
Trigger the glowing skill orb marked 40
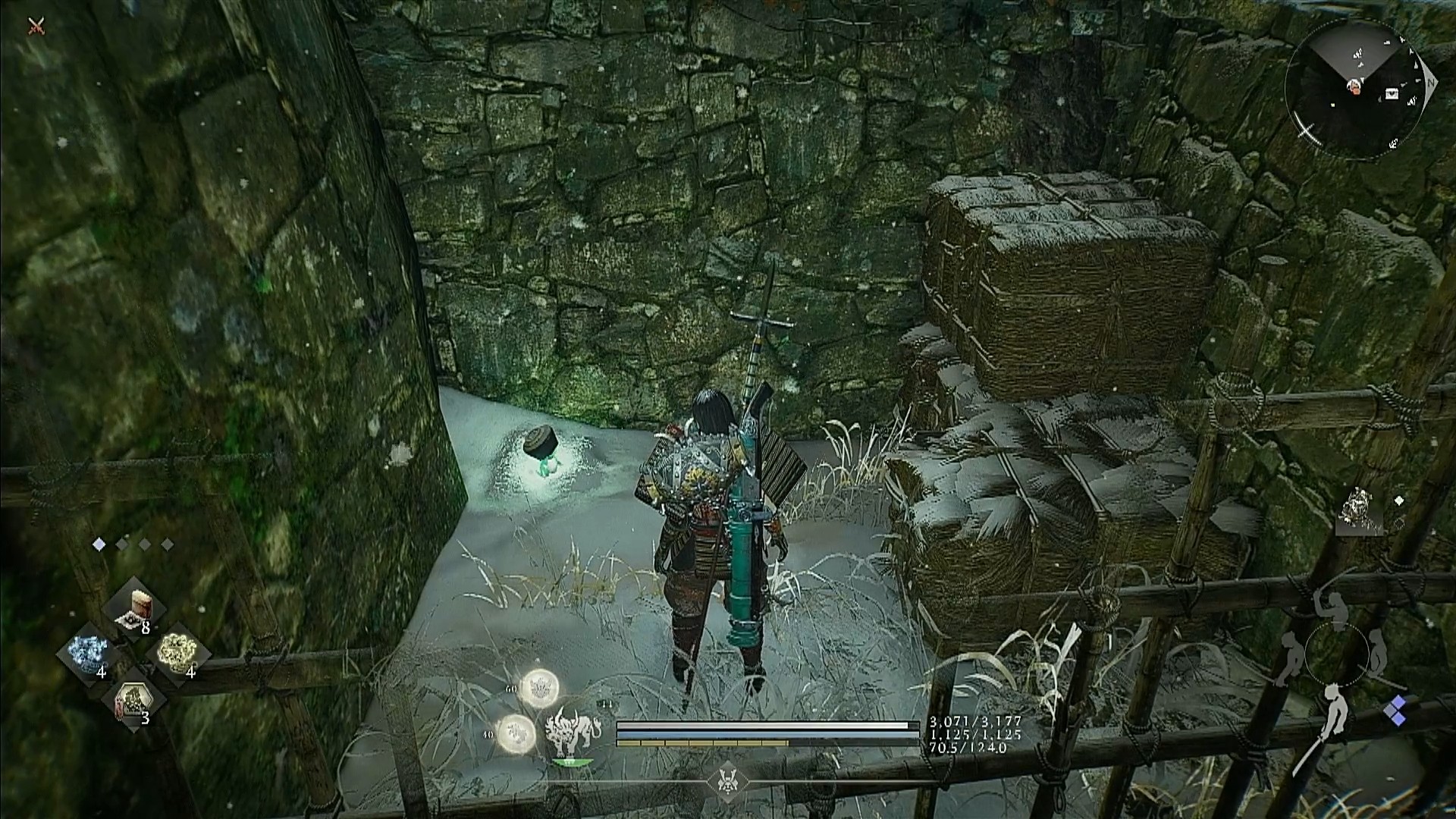tap(516, 733)
